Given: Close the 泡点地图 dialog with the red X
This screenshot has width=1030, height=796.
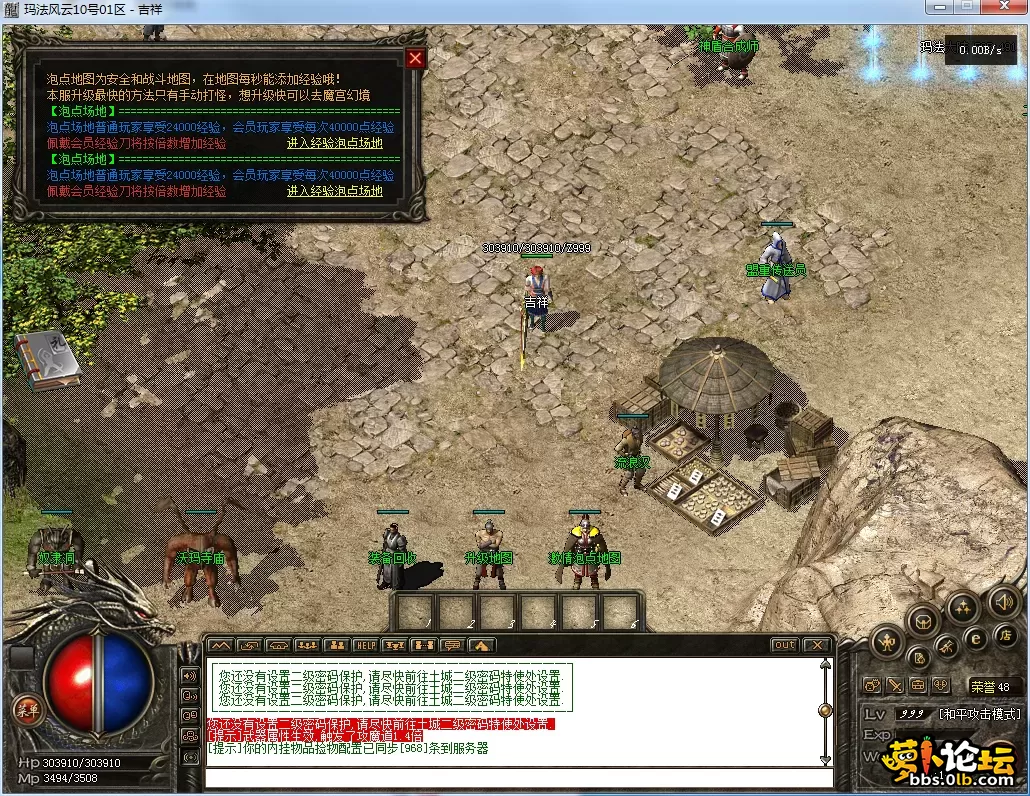Looking at the screenshot, I should (416, 58).
